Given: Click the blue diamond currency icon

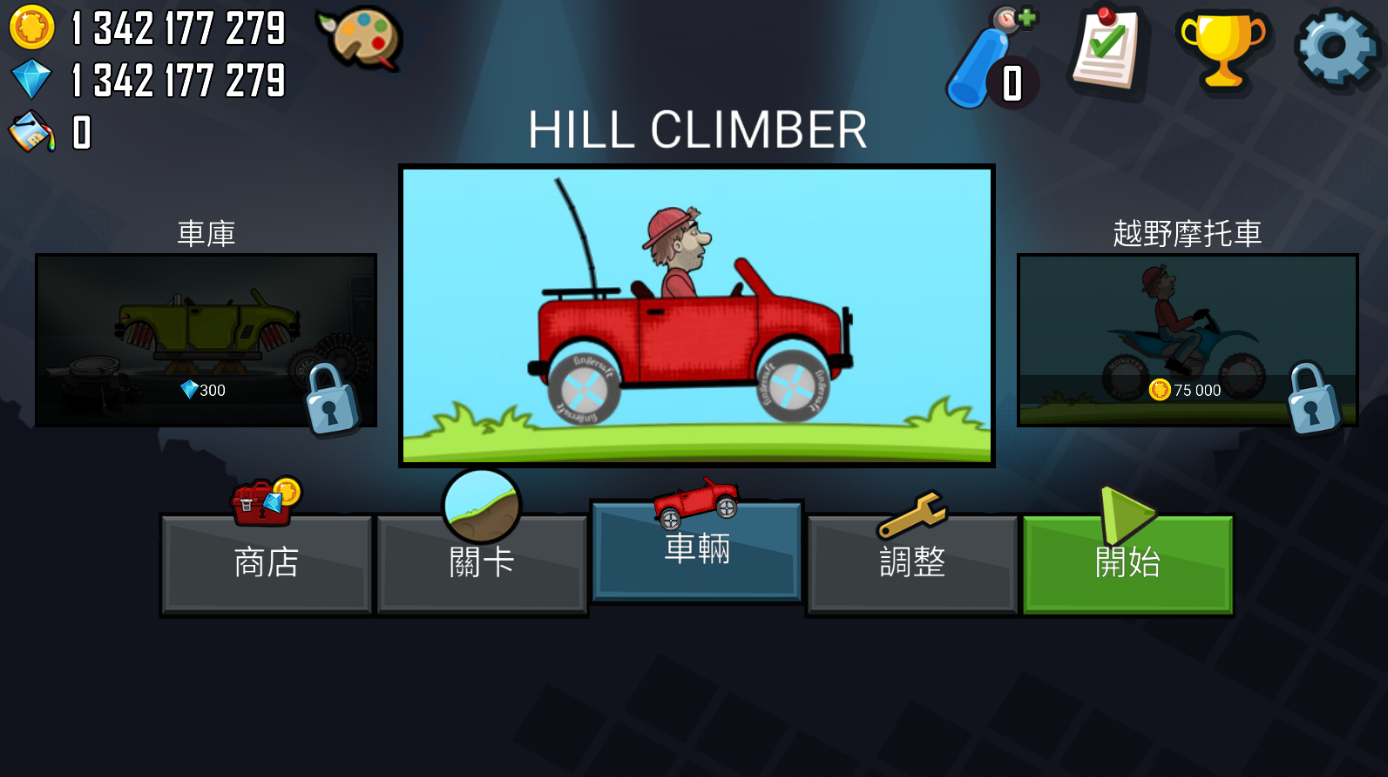Looking at the screenshot, I should [30, 79].
